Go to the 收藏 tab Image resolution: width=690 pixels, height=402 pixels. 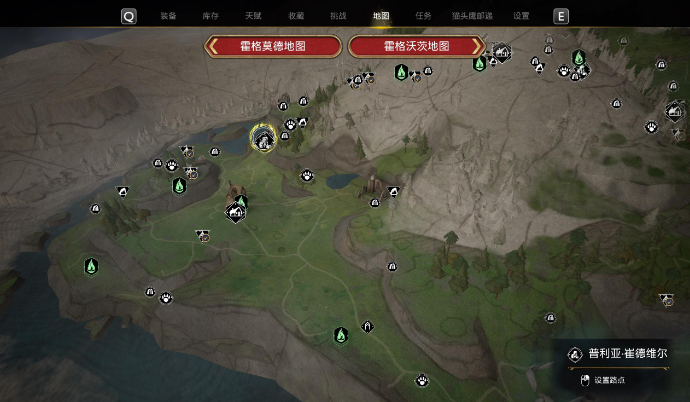coord(296,16)
